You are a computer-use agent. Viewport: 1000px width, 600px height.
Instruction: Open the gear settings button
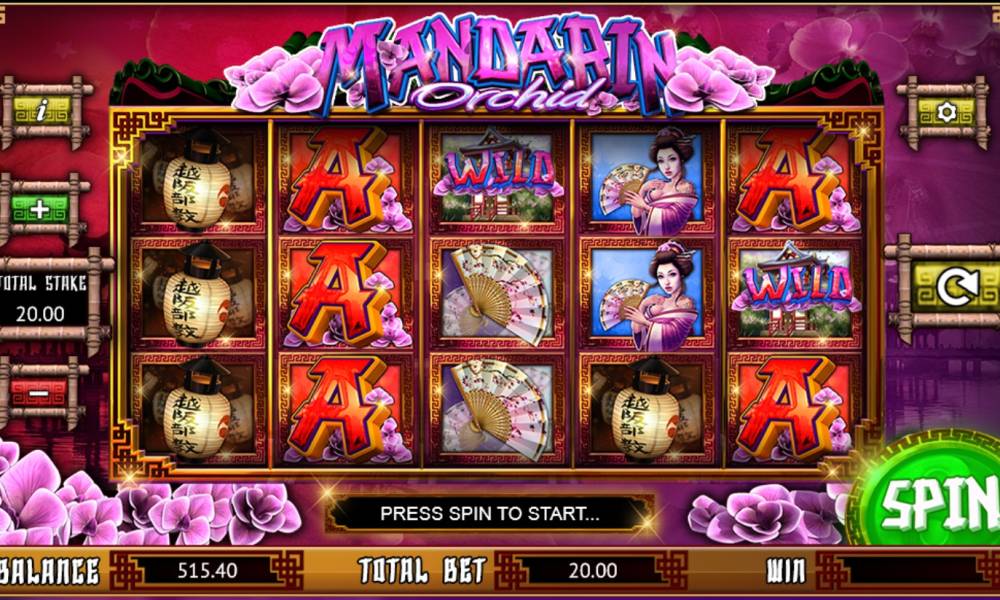tap(944, 112)
